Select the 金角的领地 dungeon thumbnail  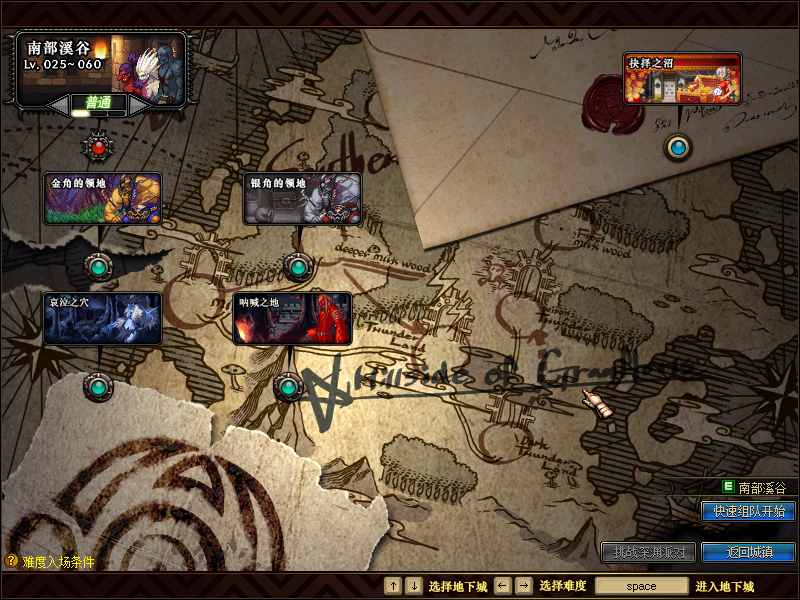tap(103, 198)
